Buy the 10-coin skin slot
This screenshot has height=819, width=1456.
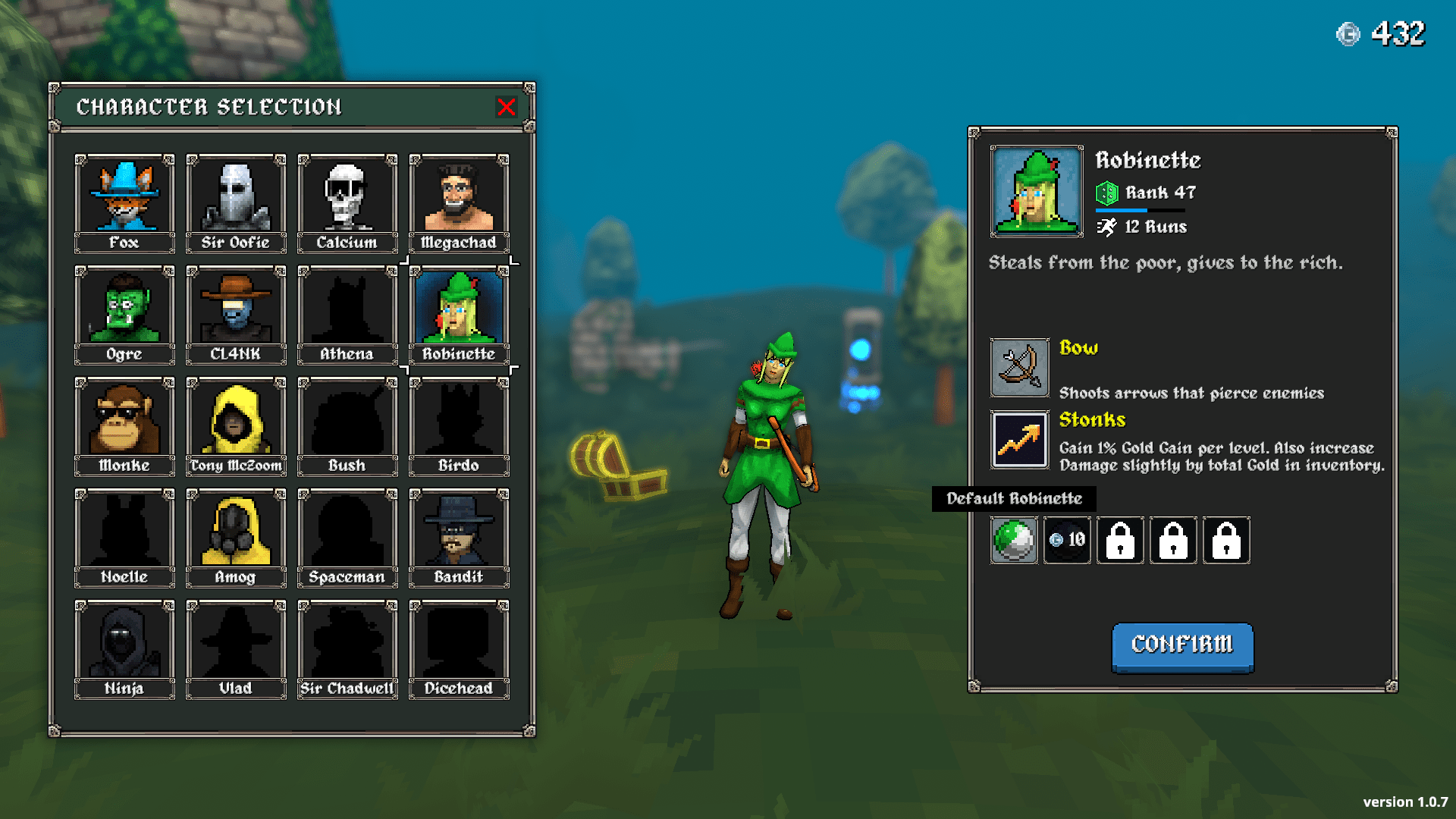pyautogui.click(x=1067, y=540)
